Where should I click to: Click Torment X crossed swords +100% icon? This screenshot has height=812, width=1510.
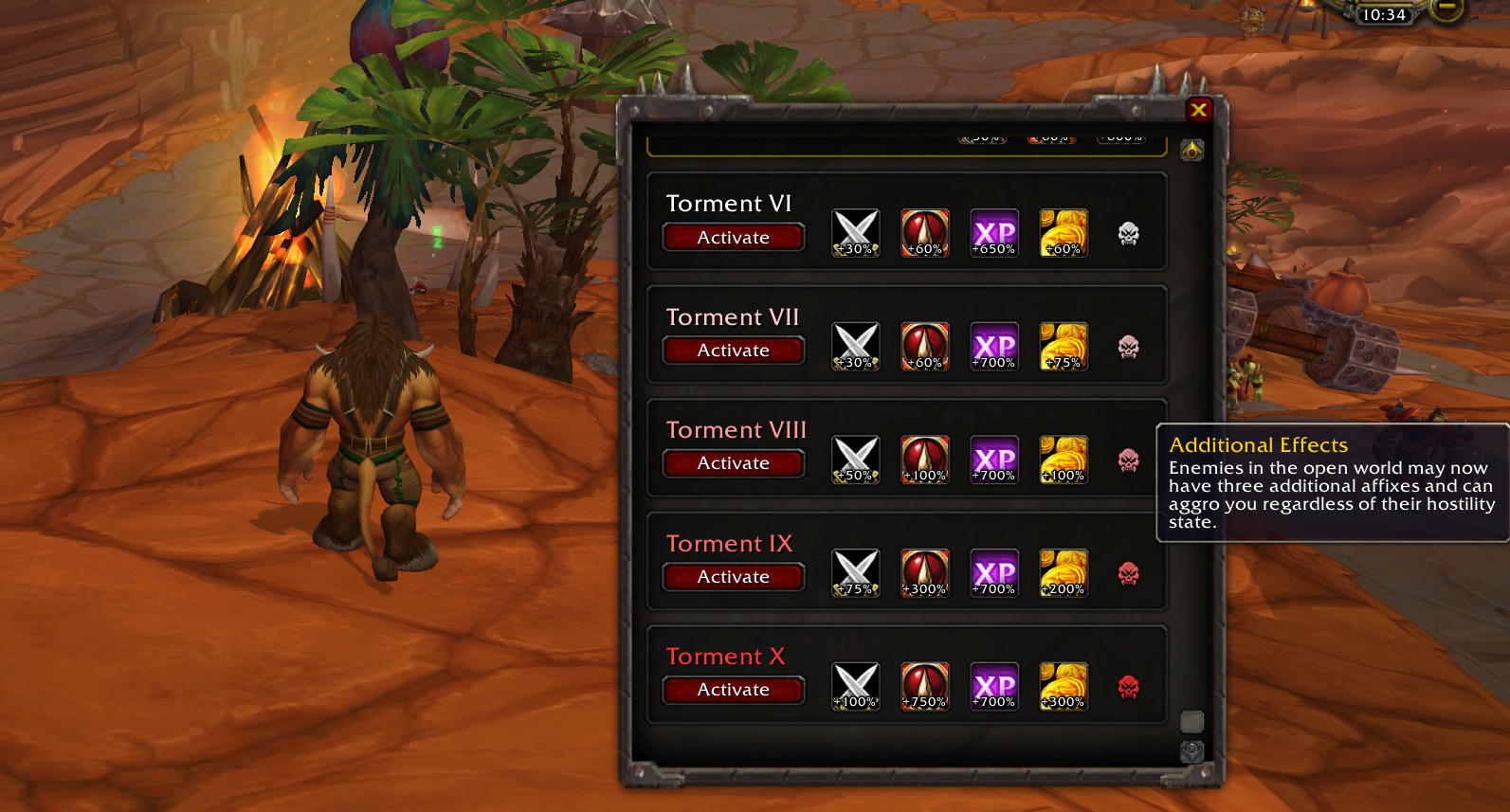pos(856,686)
